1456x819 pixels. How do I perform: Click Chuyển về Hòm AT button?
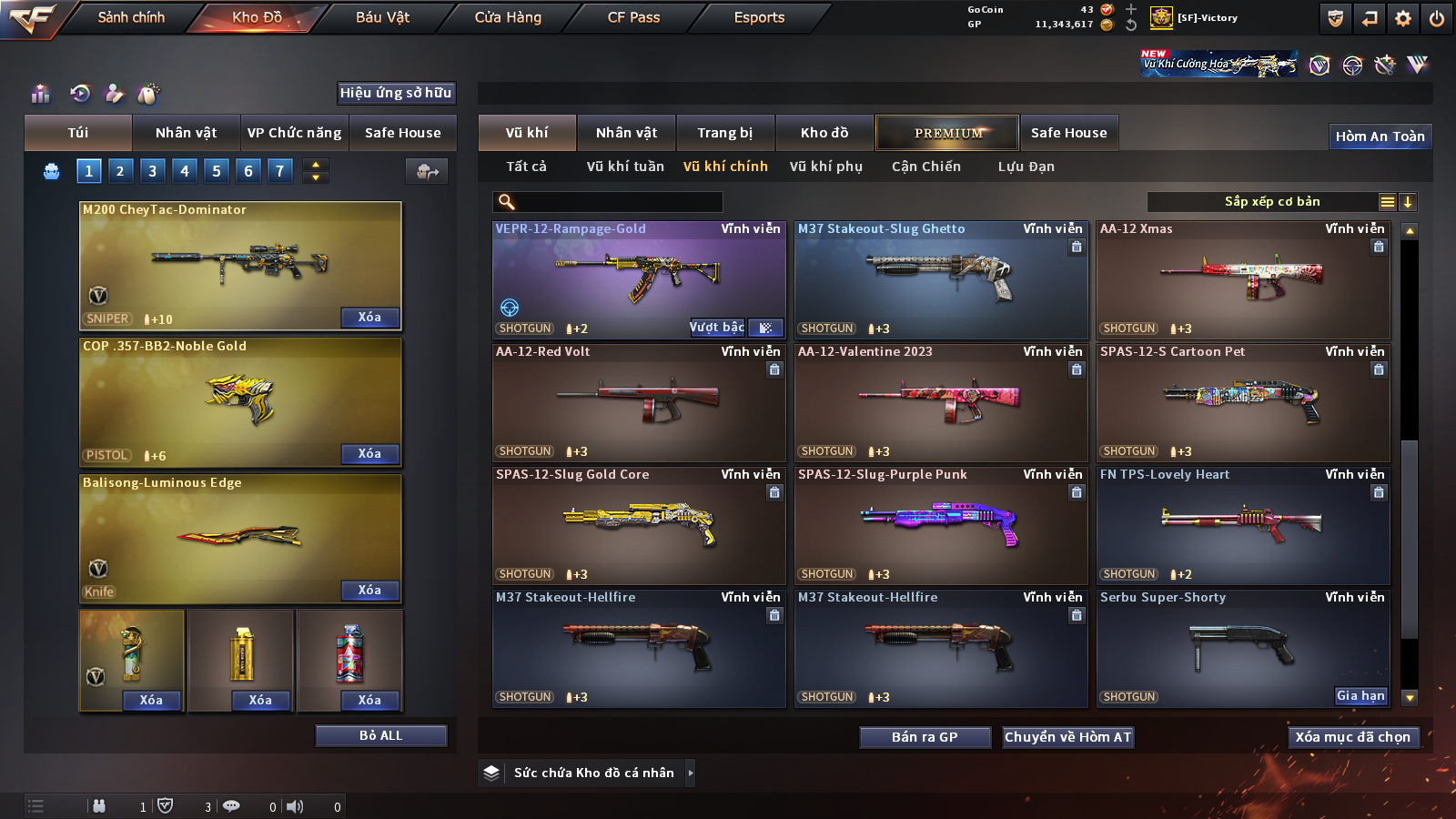tap(1067, 737)
